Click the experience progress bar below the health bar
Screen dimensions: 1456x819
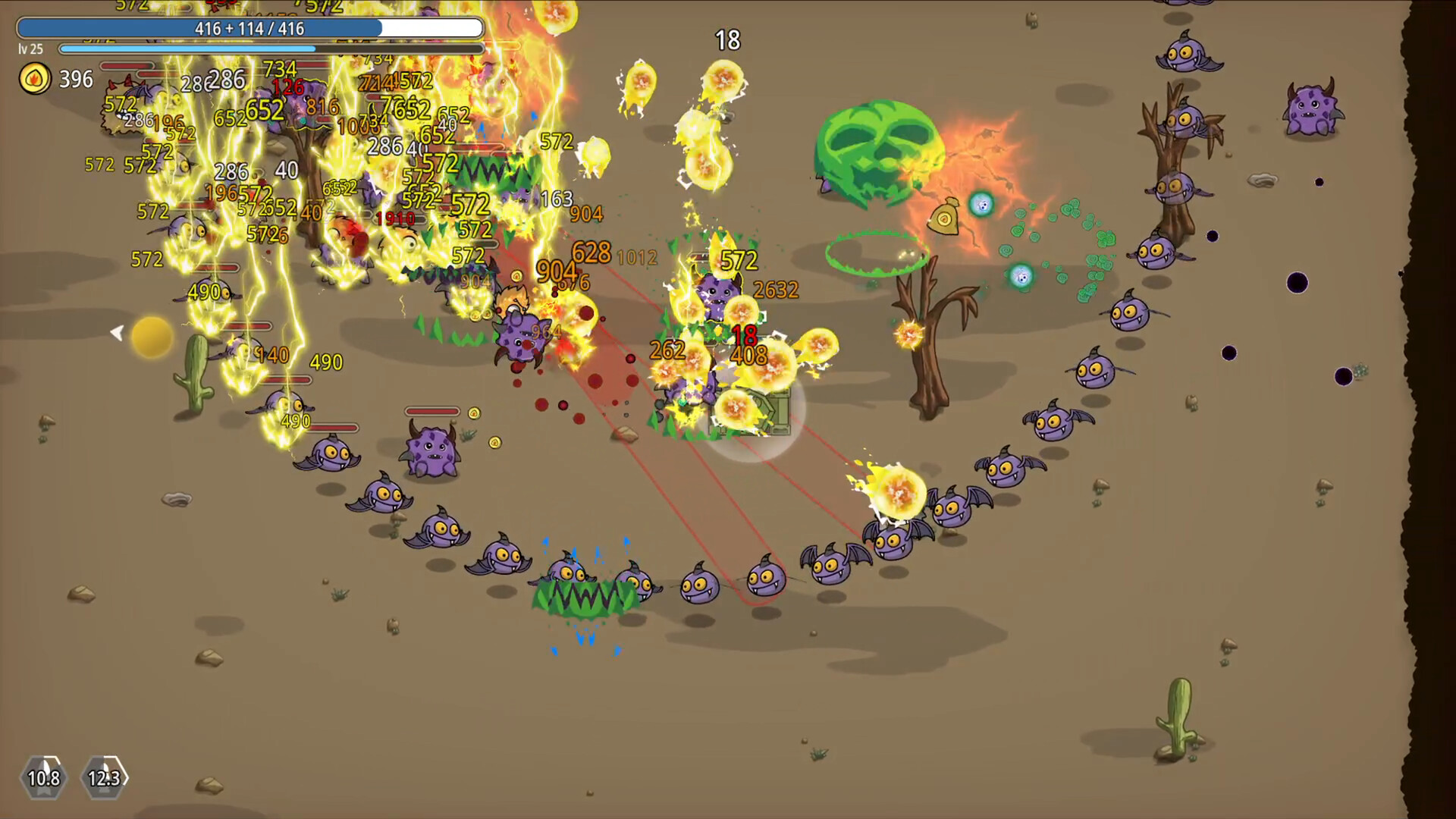coord(271,49)
